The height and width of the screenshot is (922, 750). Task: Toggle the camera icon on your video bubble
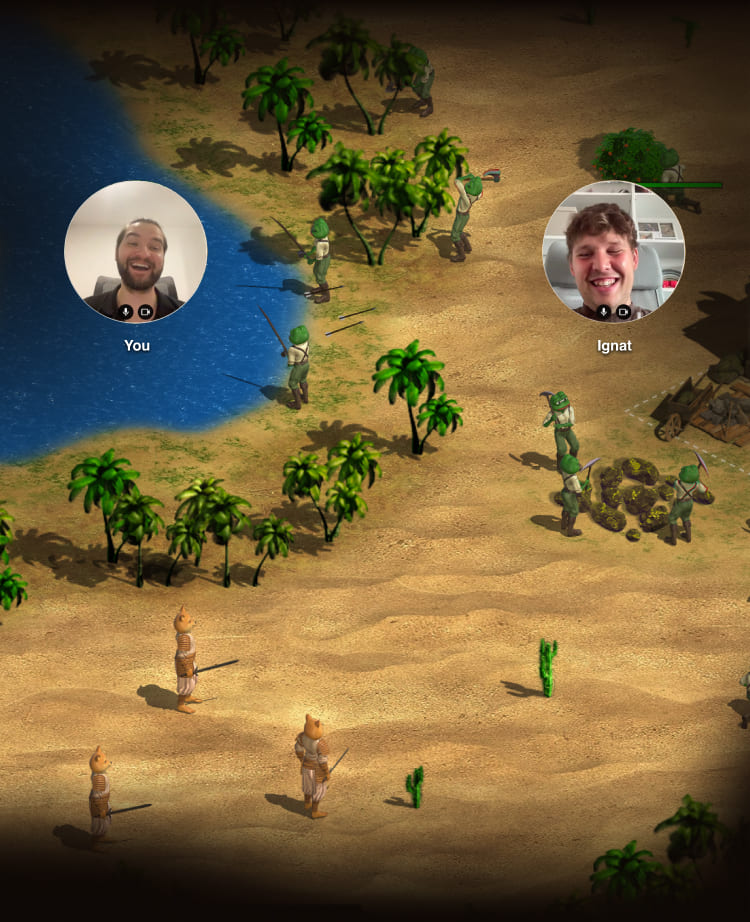(145, 312)
